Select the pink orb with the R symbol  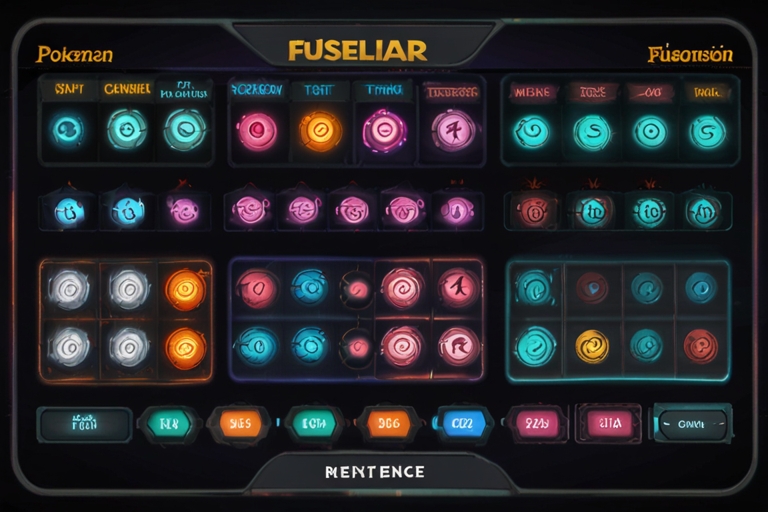point(459,346)
